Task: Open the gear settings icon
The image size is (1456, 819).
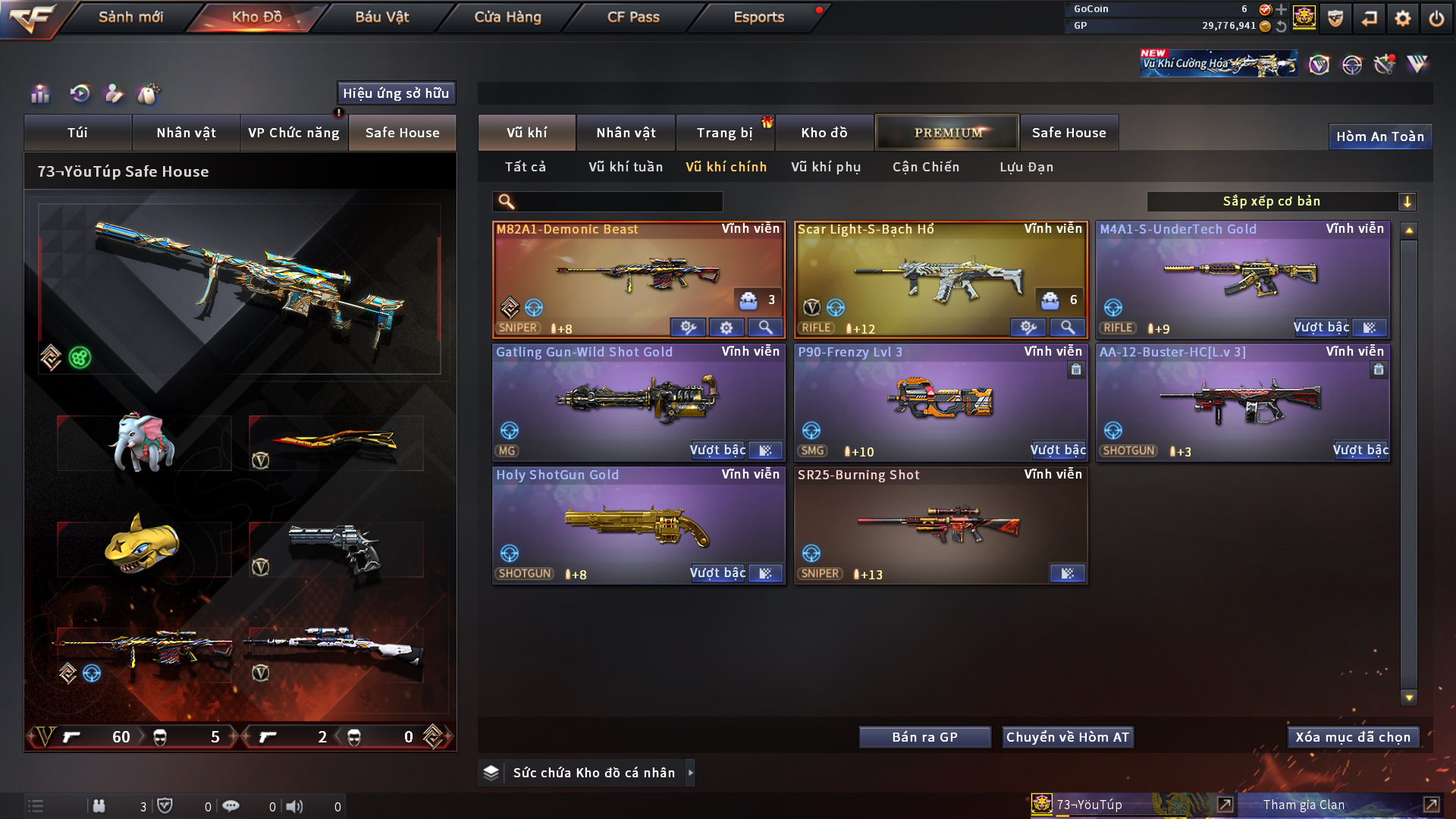Action: [x=1403, y=18]
